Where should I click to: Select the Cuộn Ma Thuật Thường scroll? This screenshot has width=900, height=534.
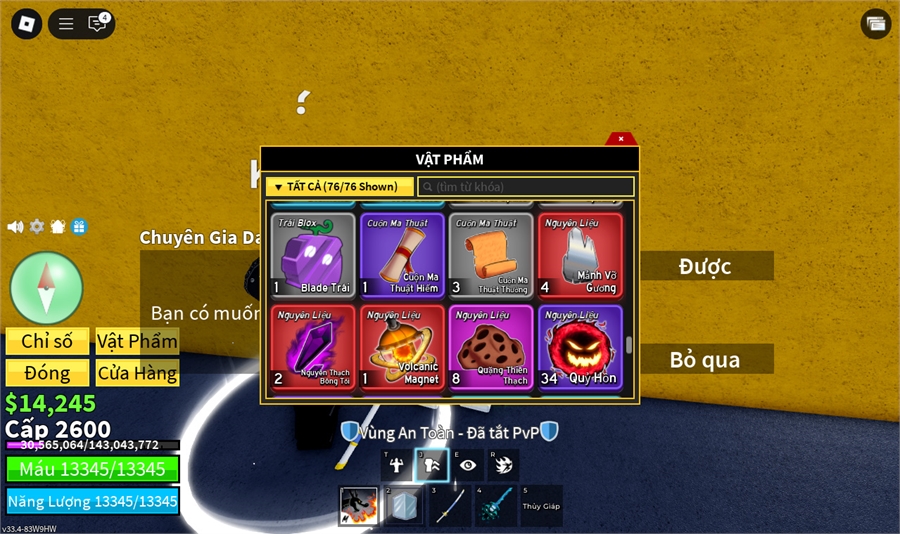(x=491, y=255)
